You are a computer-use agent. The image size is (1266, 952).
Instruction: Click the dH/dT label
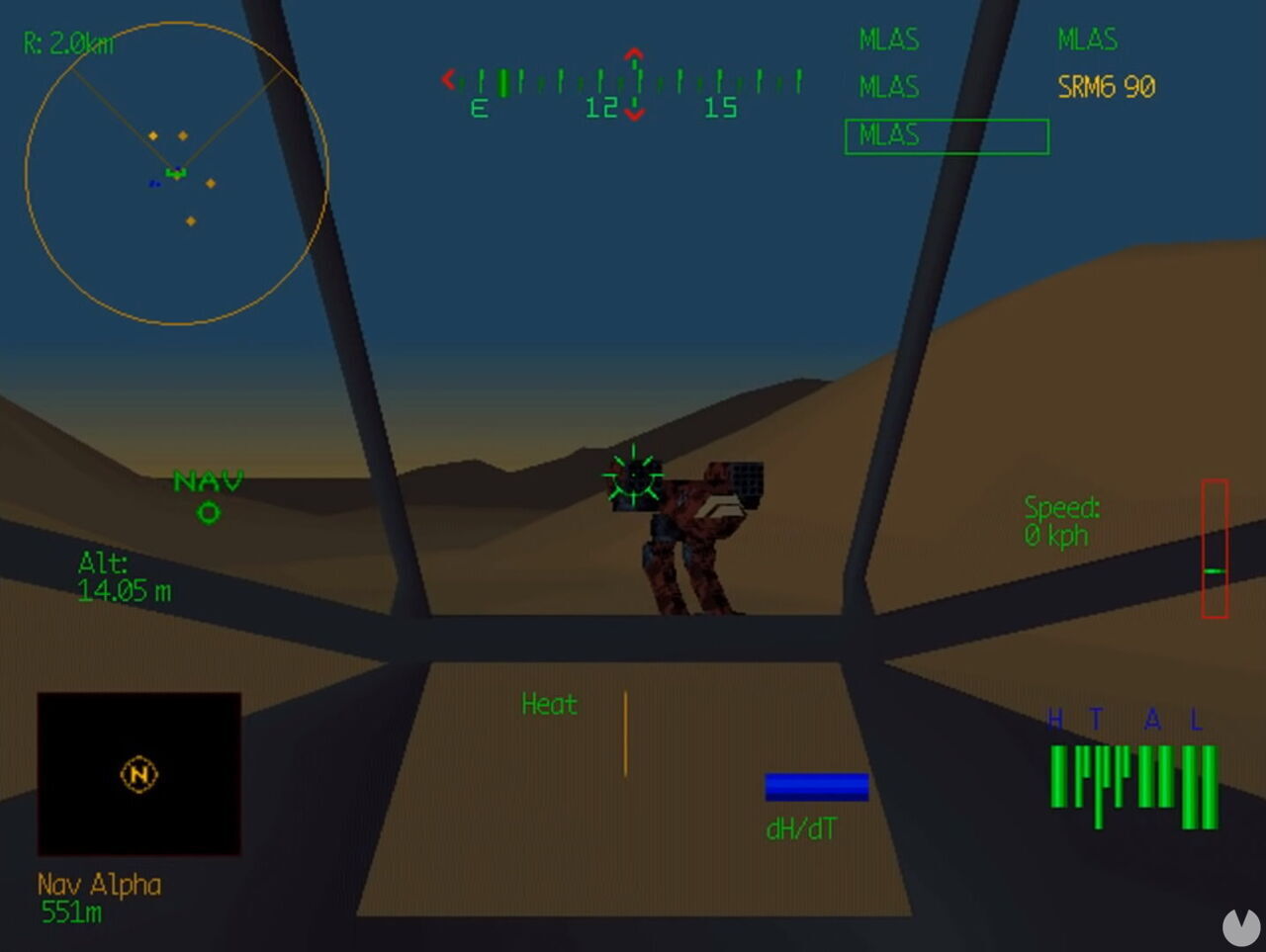801,829
